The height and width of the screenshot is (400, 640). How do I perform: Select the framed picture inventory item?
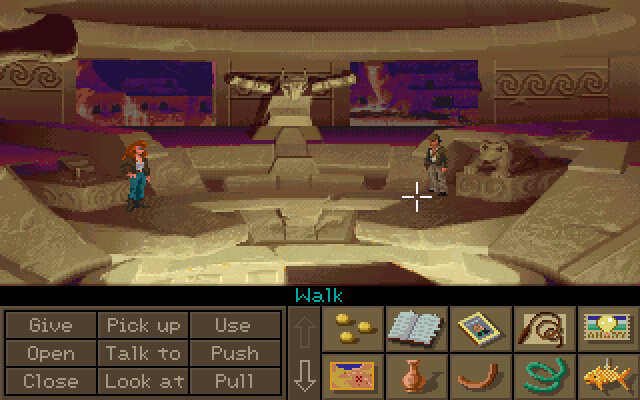click(480, 329)
